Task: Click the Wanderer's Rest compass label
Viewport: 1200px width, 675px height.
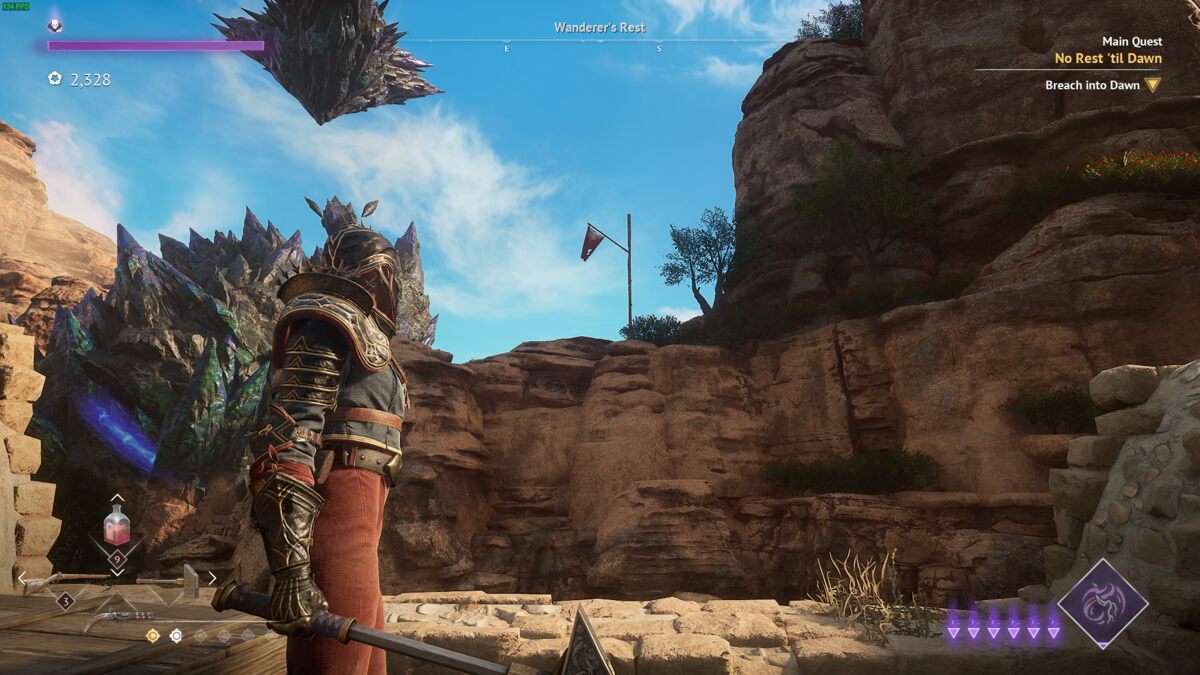Action: [x=600, y=28]
